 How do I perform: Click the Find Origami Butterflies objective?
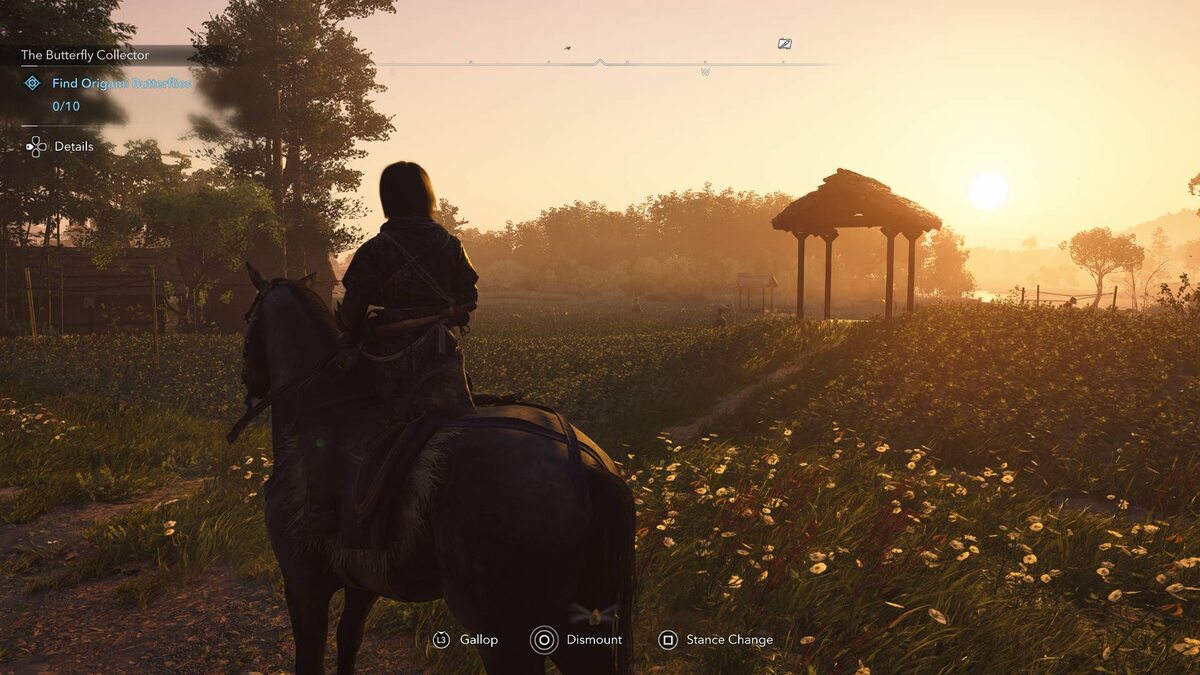click(x=121, y=84)
